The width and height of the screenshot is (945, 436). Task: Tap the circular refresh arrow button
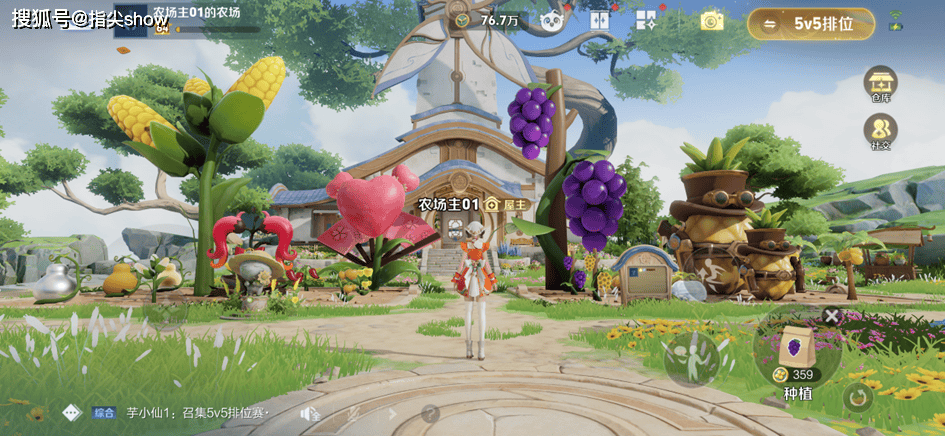click(856, 397)
